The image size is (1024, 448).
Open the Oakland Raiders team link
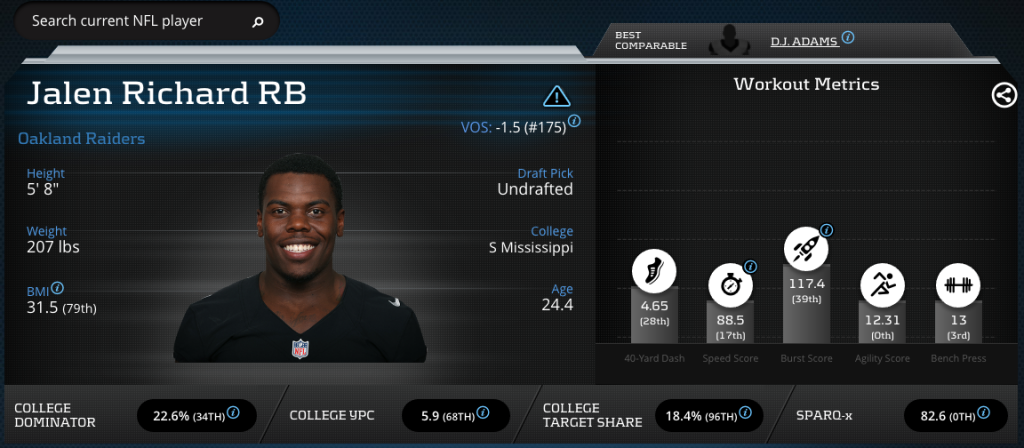pyautogui.click(x=82, y=139)
